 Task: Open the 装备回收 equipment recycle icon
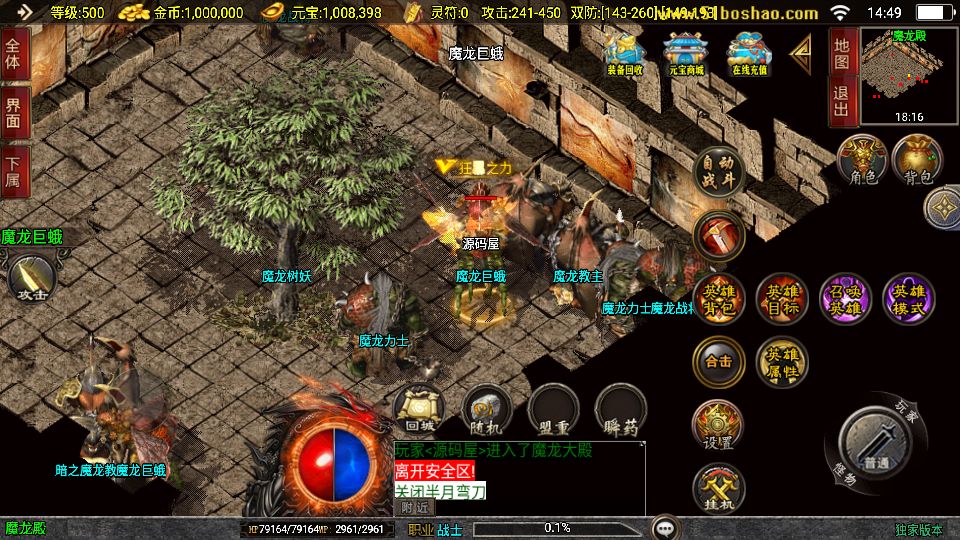[x=625, y=54]
